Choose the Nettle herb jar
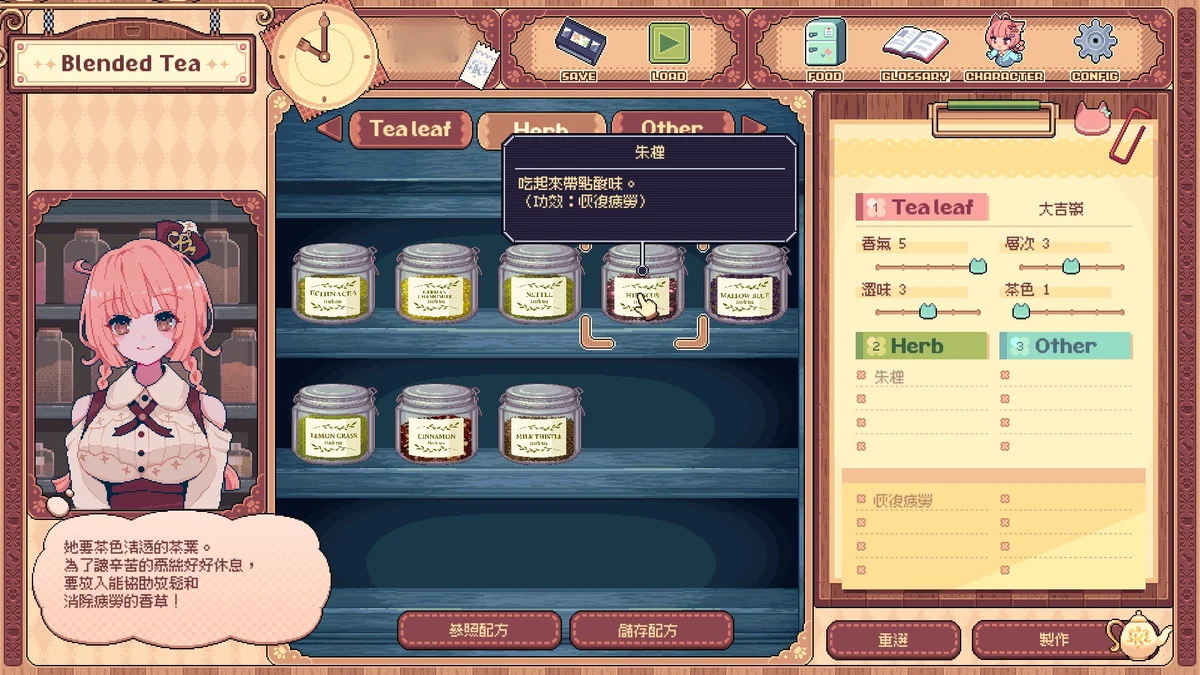 click(540, 284)
